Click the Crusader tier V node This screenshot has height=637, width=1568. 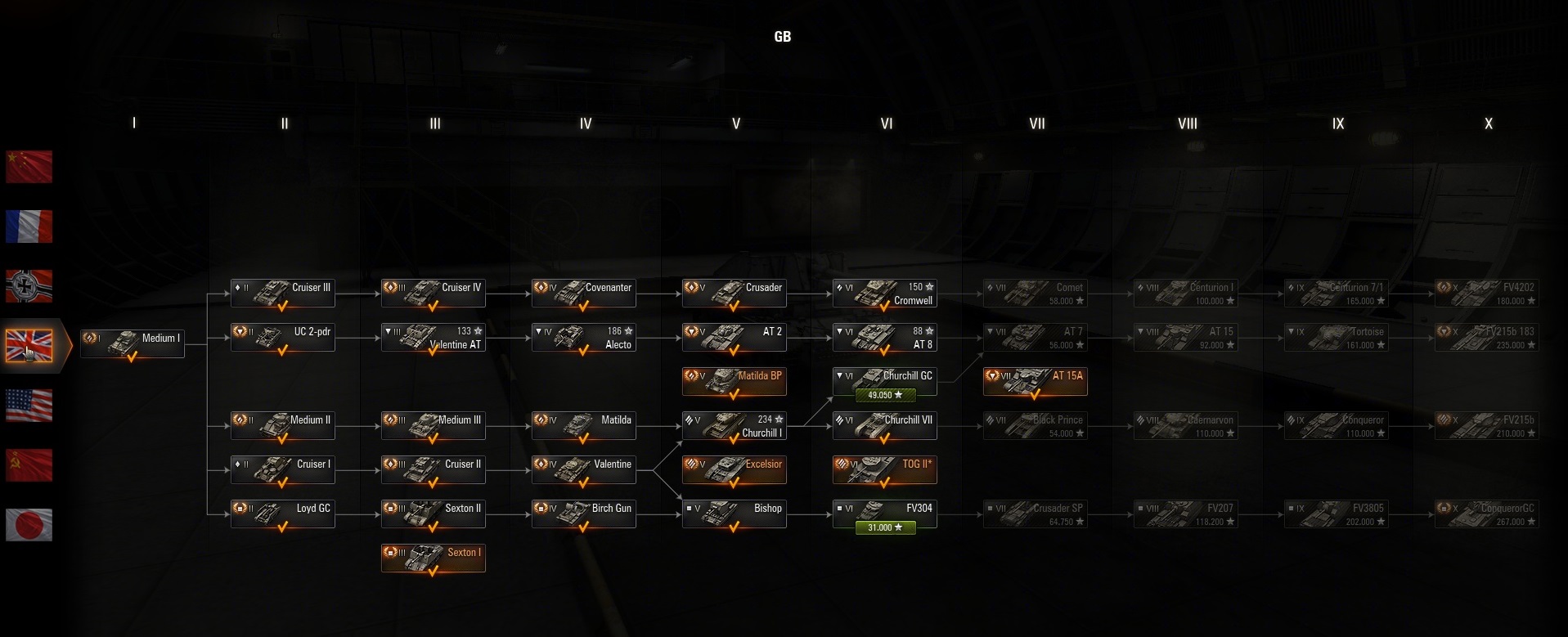click(x=735, y=293)
